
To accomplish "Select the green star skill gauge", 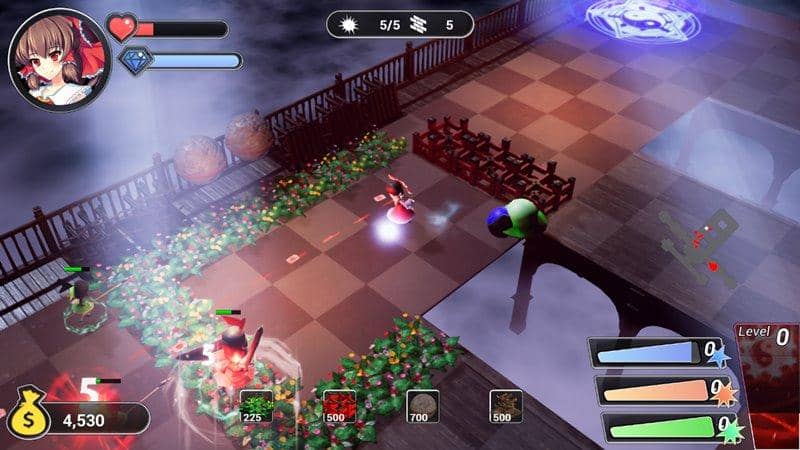I will [660, 427].
